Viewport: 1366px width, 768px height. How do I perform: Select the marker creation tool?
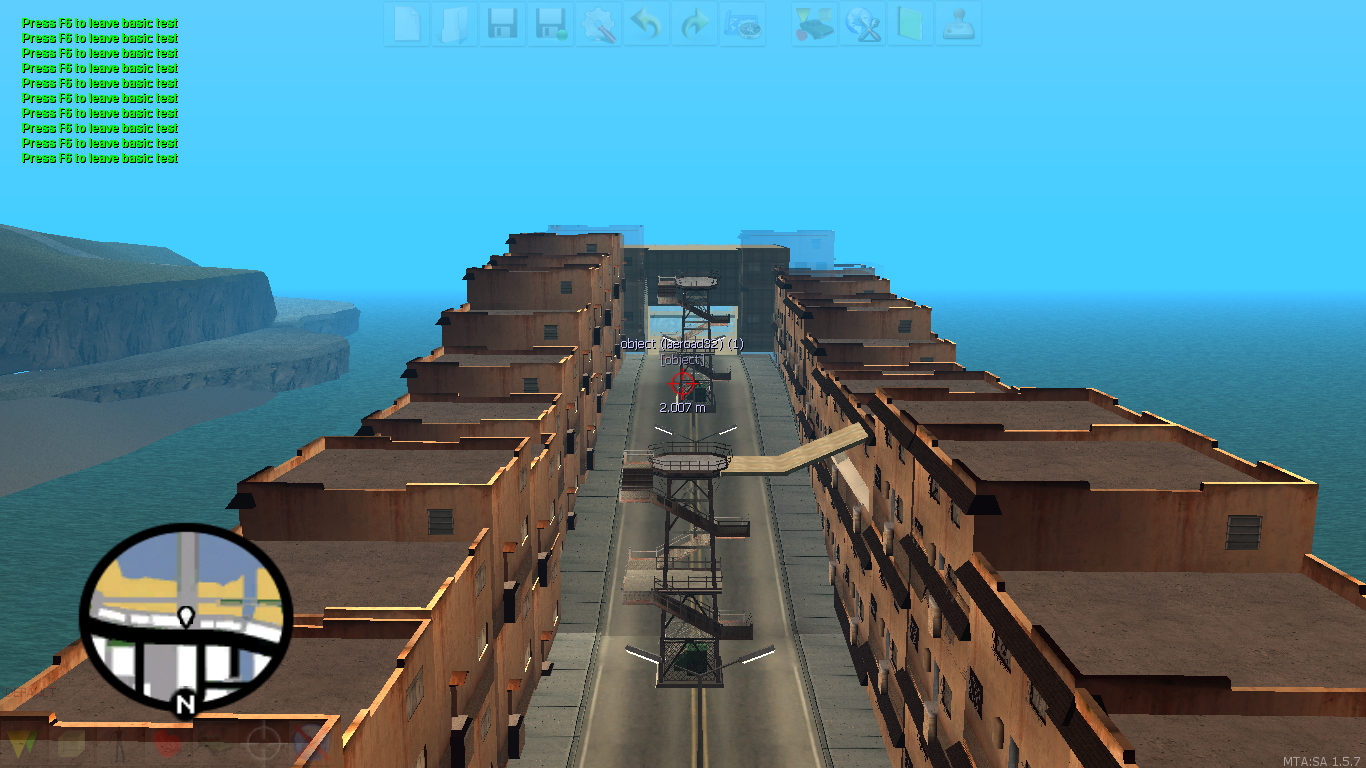click(x=20, y=745)
